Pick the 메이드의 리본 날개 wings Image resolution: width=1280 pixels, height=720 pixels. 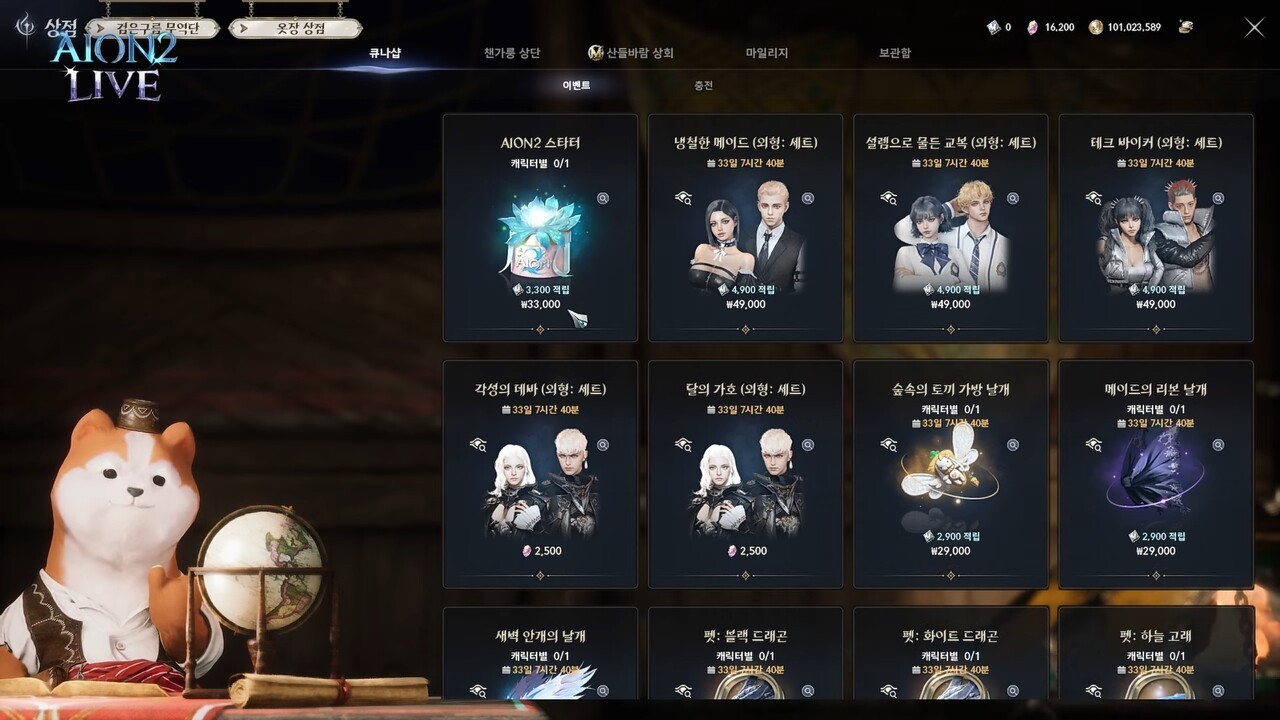click(1156, 474)
